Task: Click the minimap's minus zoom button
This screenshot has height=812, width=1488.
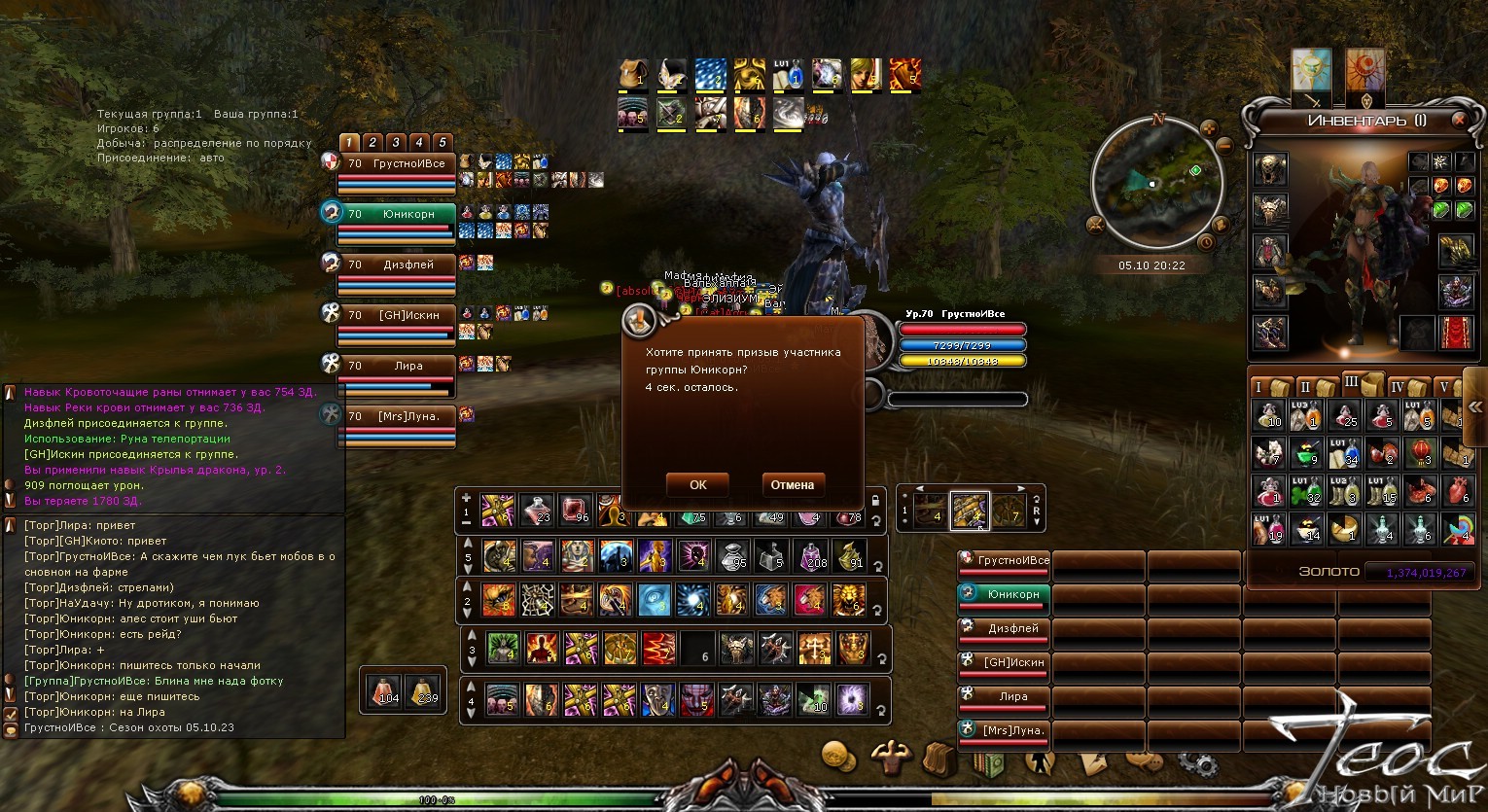Action: 1224,145
